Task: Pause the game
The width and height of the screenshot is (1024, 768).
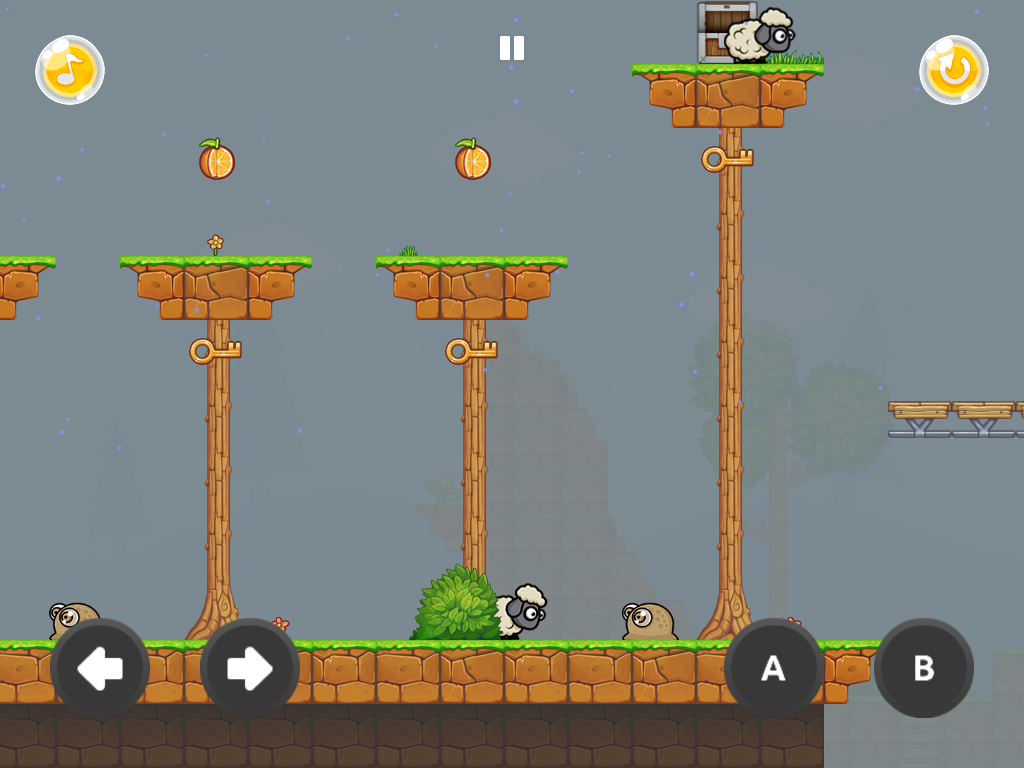Action: 512,48
